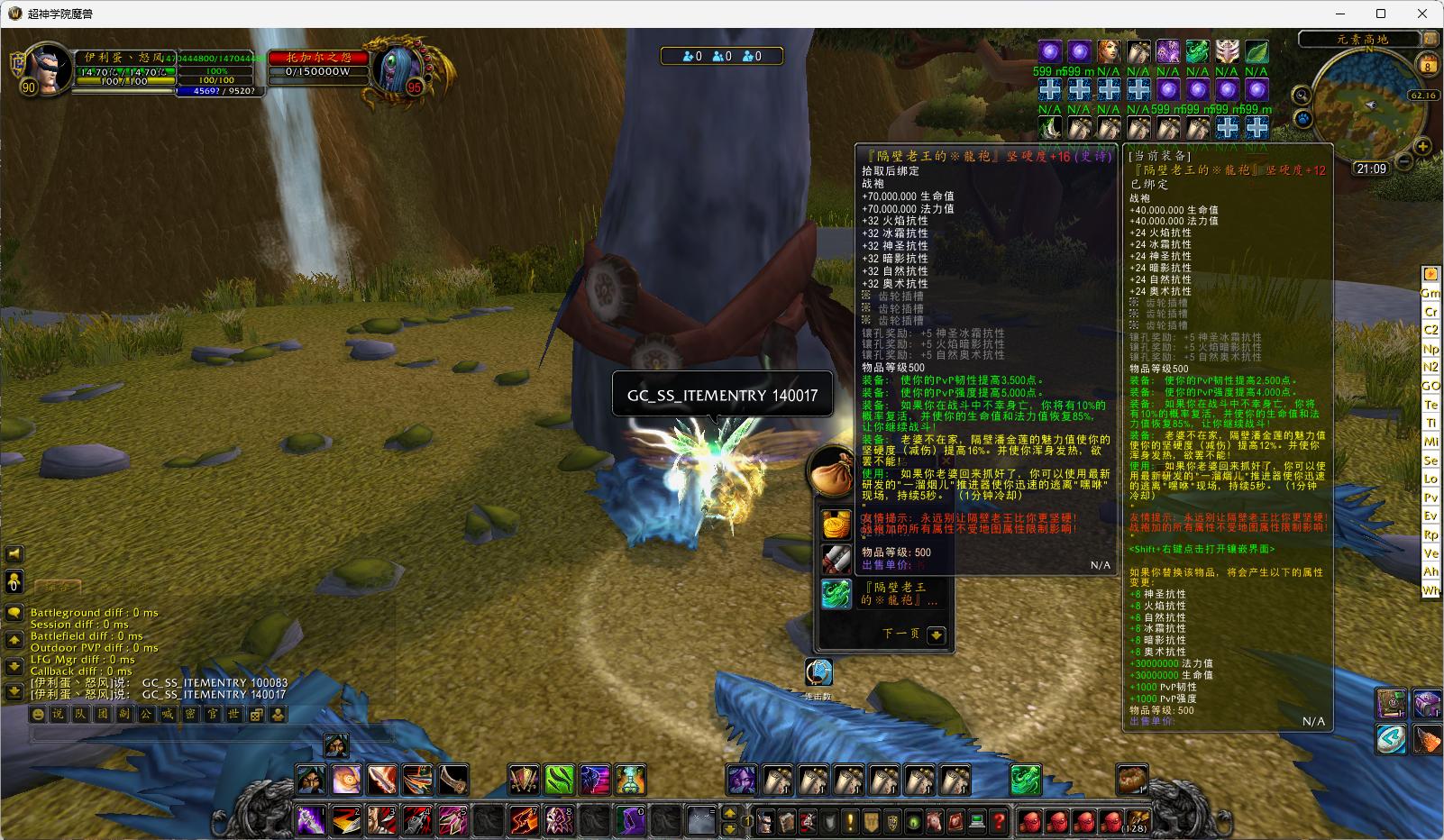Zoom in on the minimap
Viewport: 1444px width, 840px height.
(1422, 146)
